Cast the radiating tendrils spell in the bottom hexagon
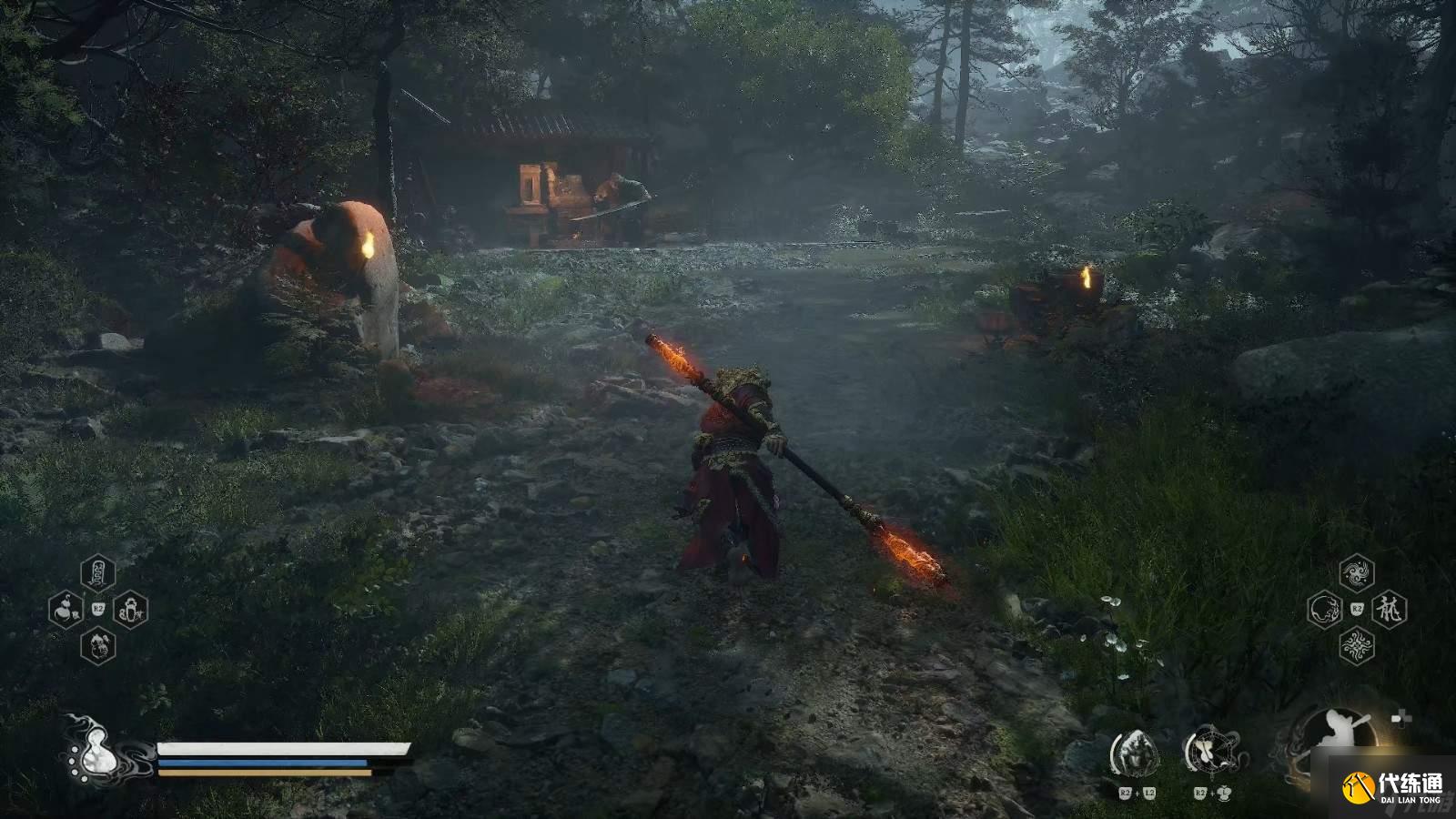 (1357, 645)
